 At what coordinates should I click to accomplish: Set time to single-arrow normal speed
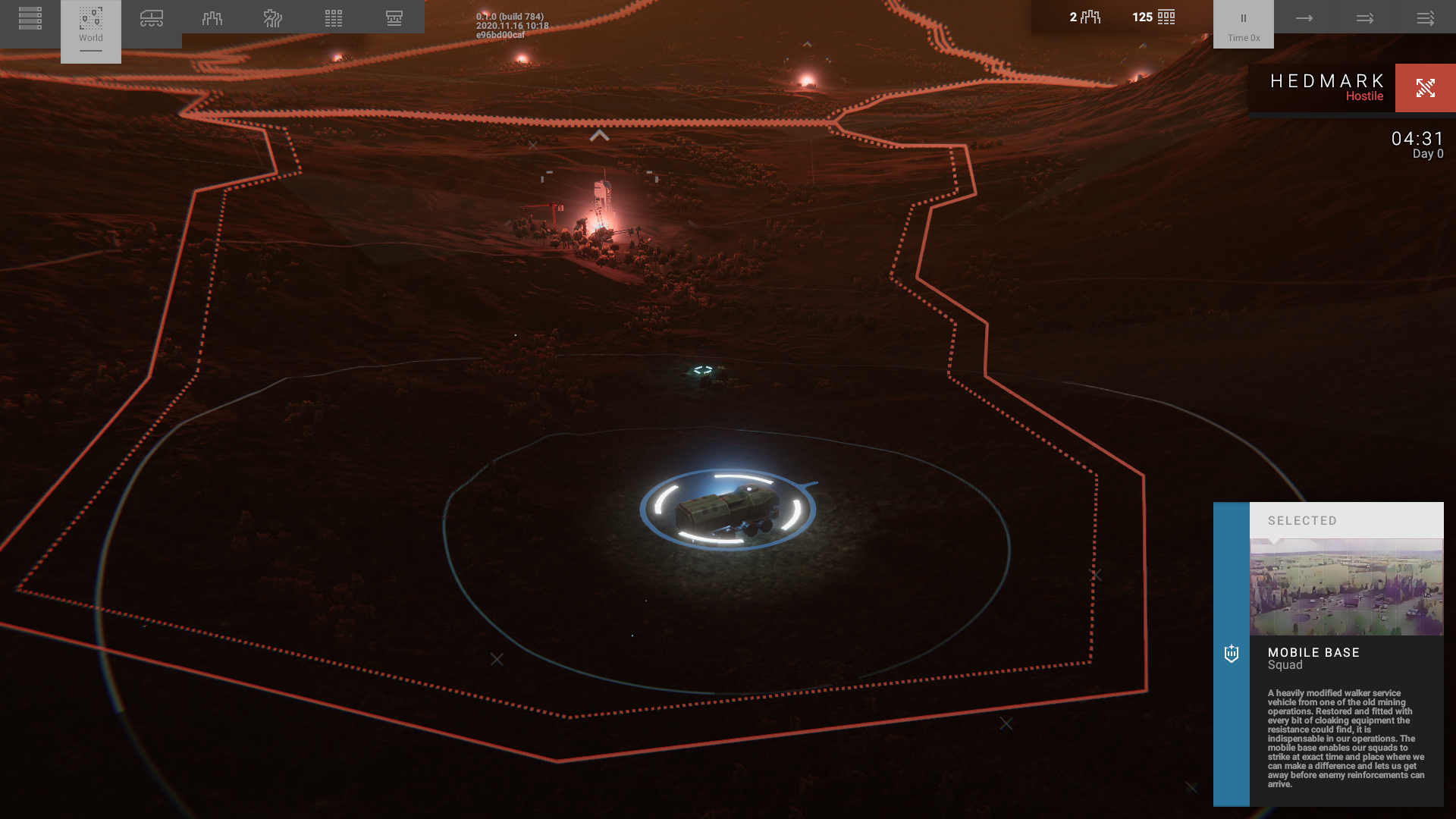[x=1304, y=18]
